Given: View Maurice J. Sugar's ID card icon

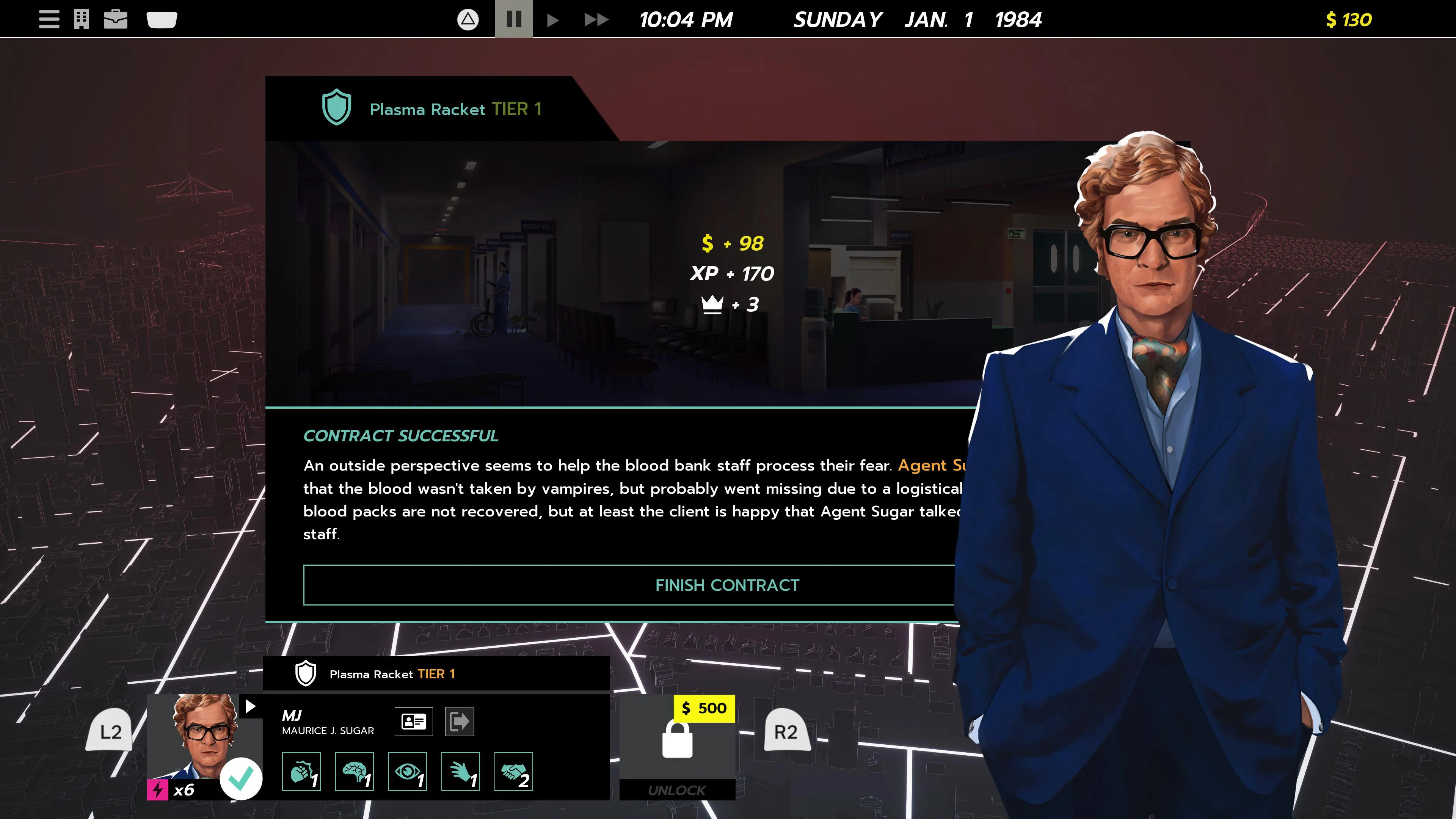Looking at the screenshot, I should pos(413,721).
